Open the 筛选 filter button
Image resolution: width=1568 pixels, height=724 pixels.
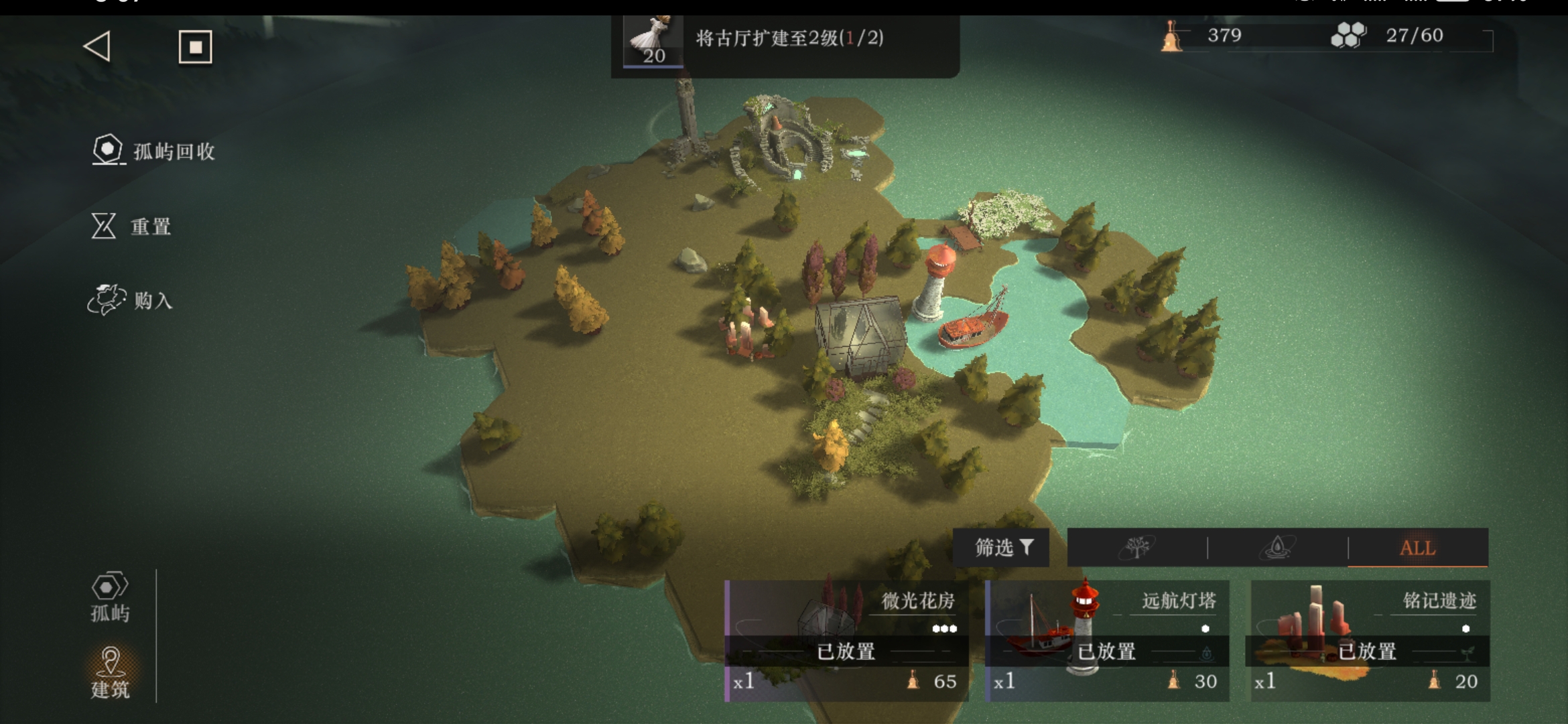click(x=1002, y=548)
